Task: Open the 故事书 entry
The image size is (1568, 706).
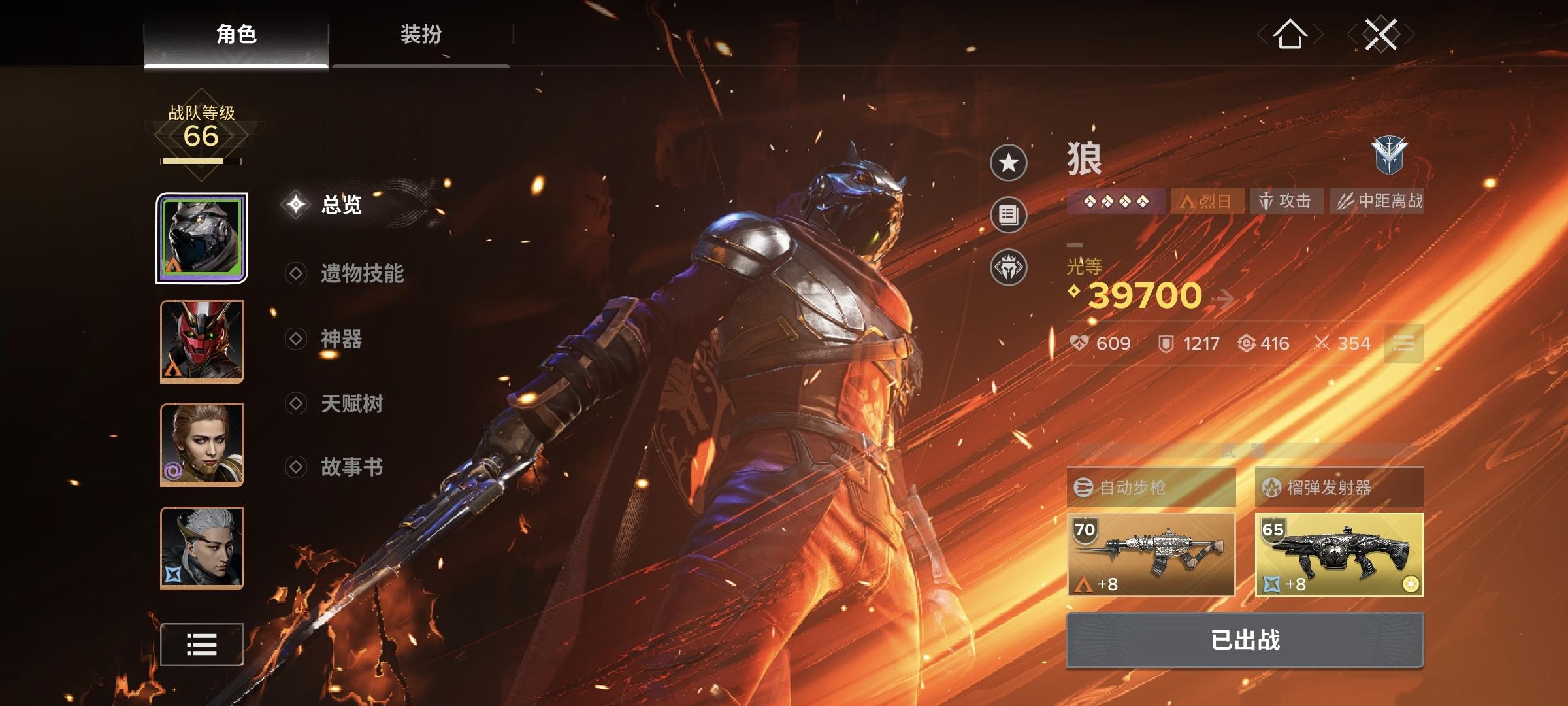Action: [x=351, y=467]
